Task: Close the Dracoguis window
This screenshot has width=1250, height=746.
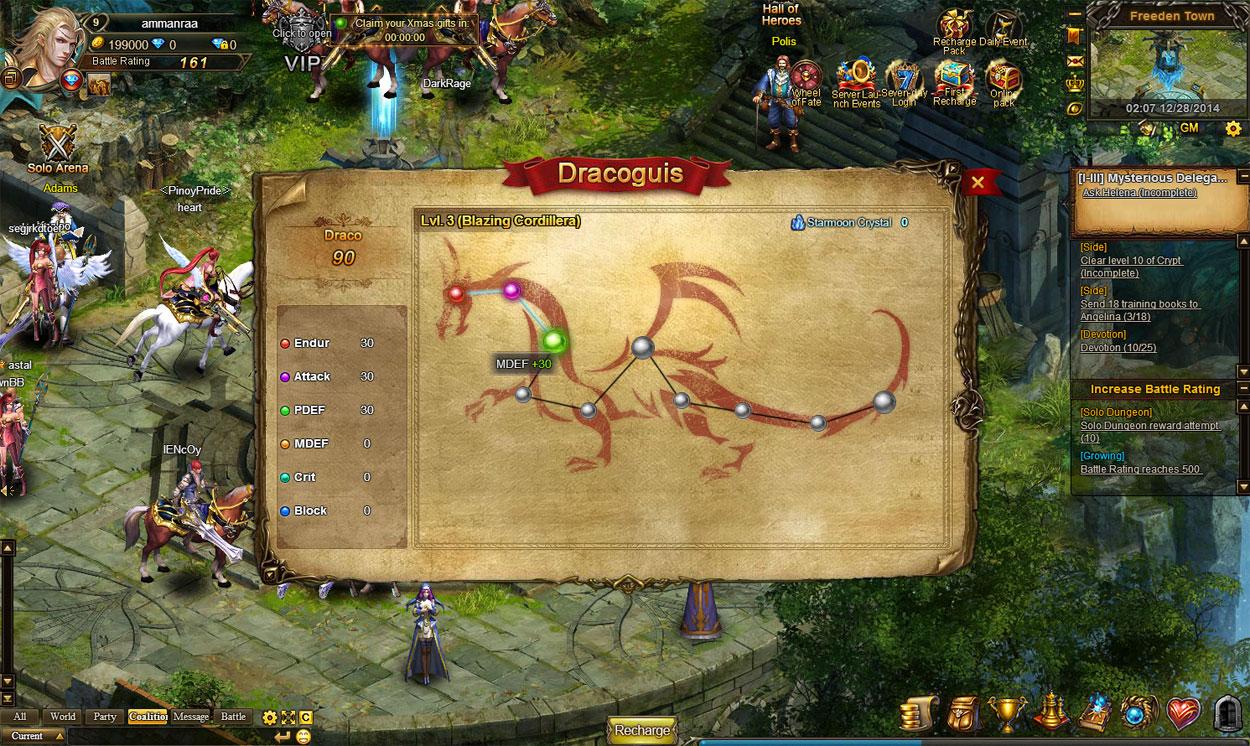Action: point(978,182)
